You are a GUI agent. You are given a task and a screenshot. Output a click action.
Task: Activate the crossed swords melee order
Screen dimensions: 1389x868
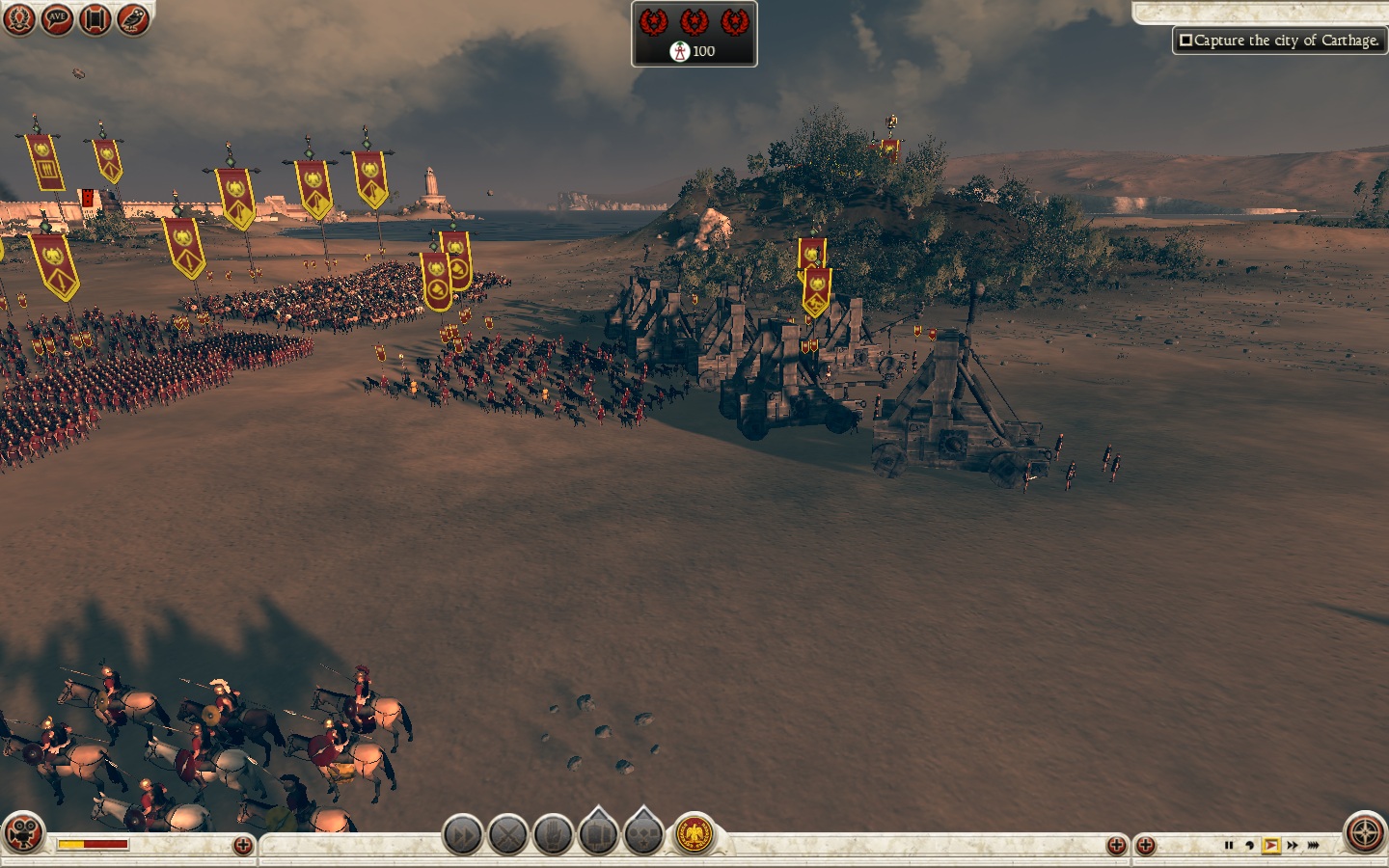[507, 834]
